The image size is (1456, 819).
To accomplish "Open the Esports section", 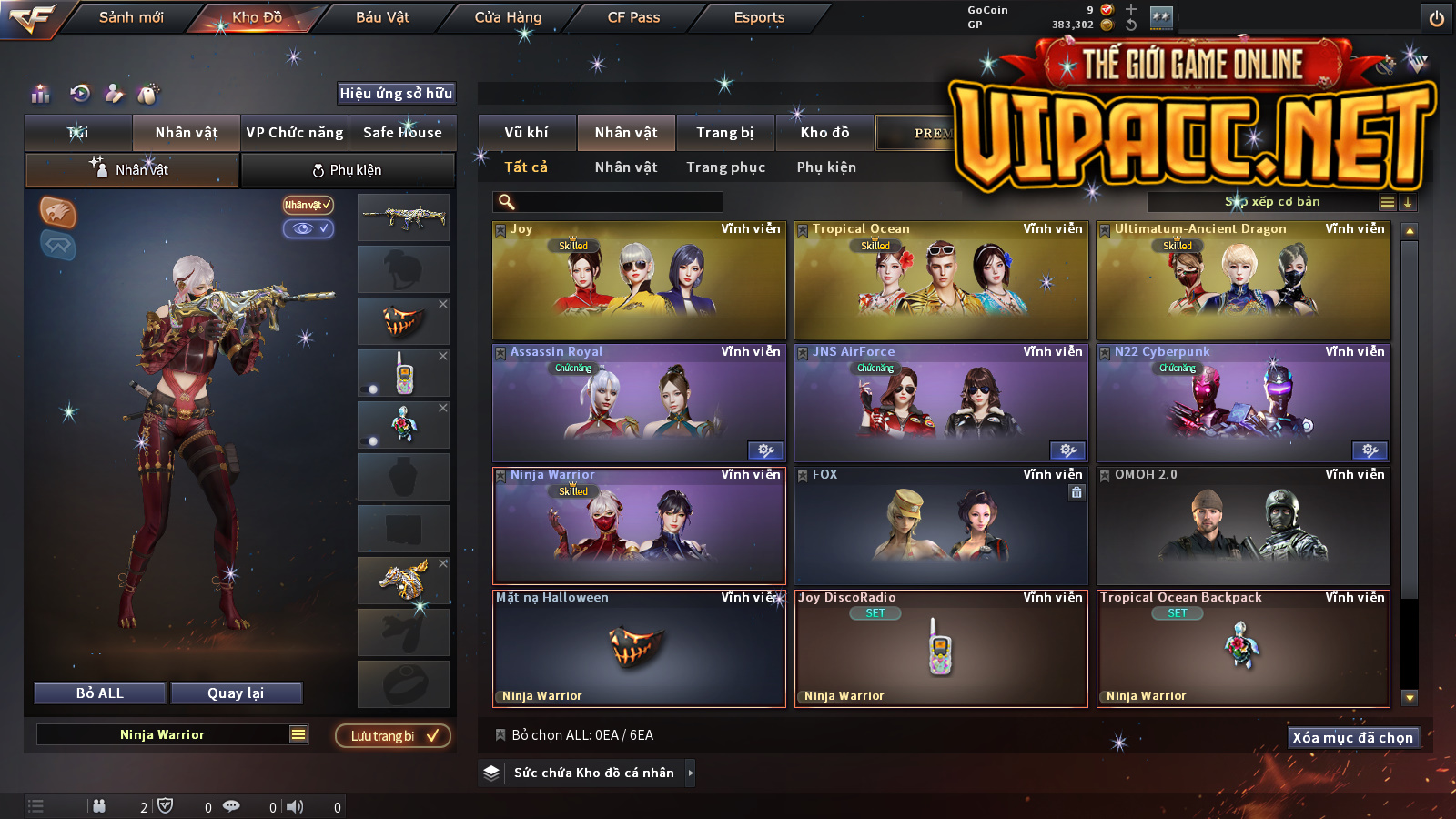I will pos(759,17).
